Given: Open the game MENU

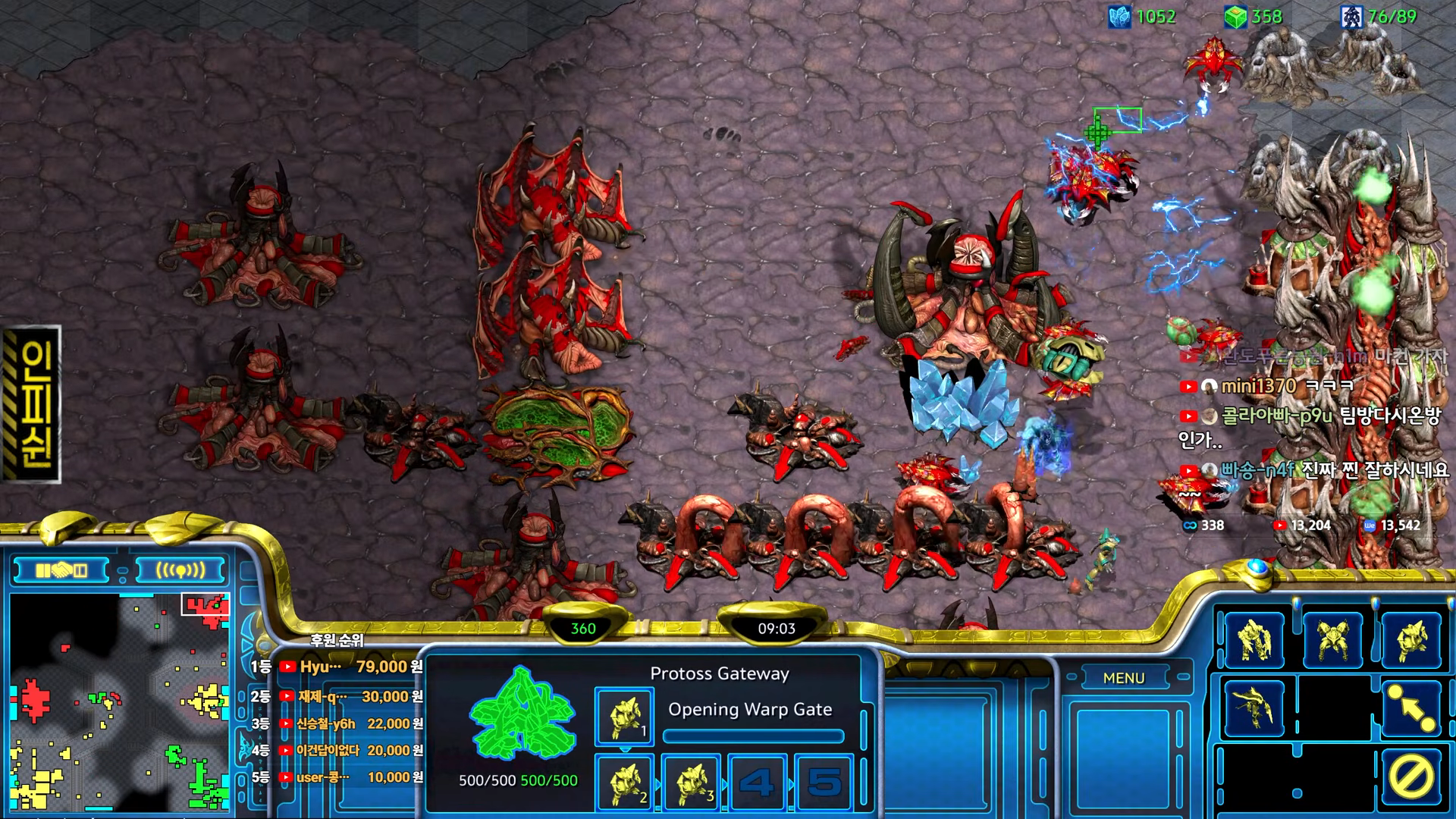Looking at the screenshot, I should point(1124,678).
